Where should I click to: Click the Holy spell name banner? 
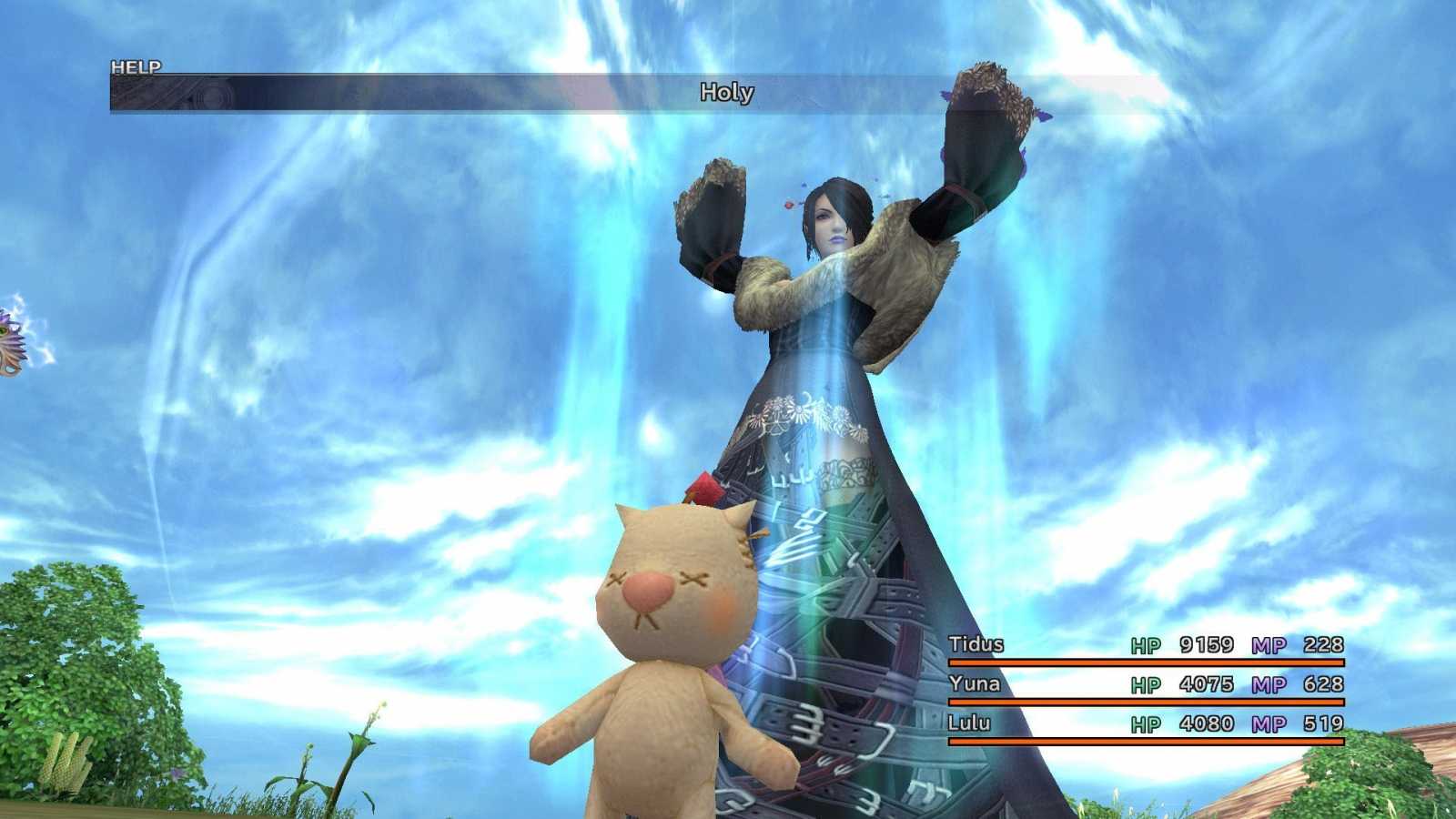point(726,93)
